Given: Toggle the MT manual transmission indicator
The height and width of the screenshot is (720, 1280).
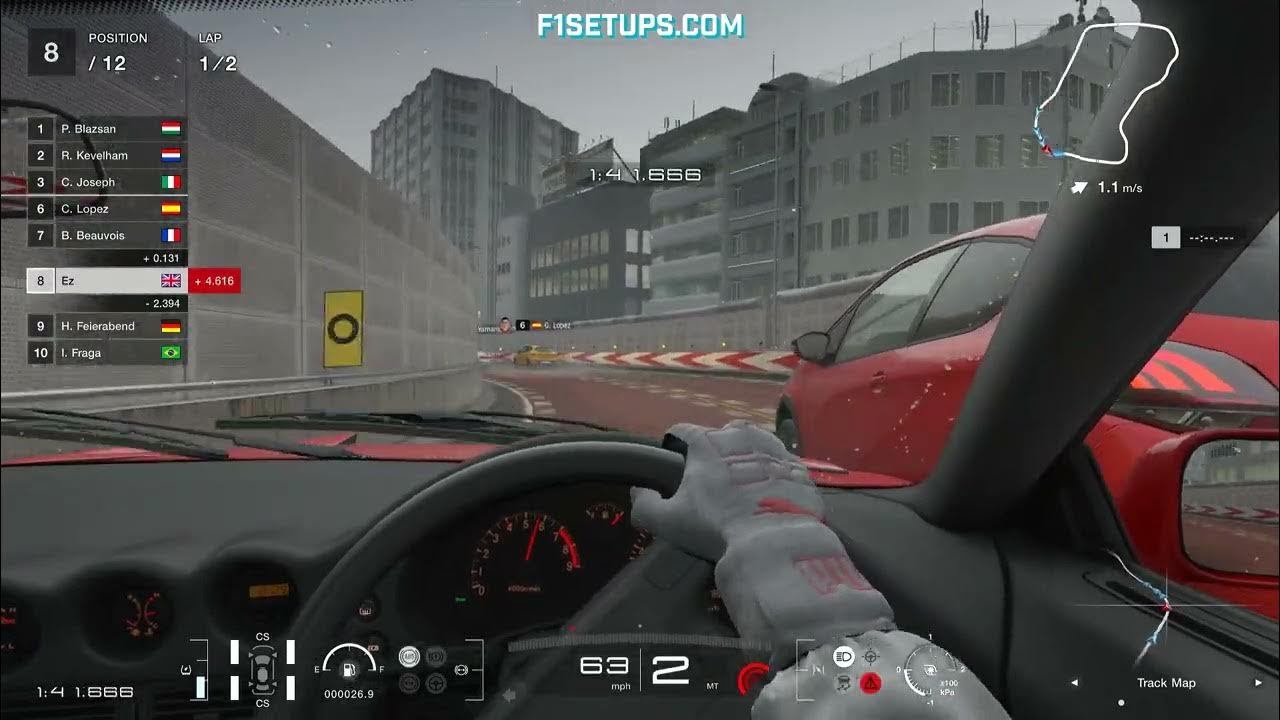Looking at the screenshot, I should click(712, 685).
